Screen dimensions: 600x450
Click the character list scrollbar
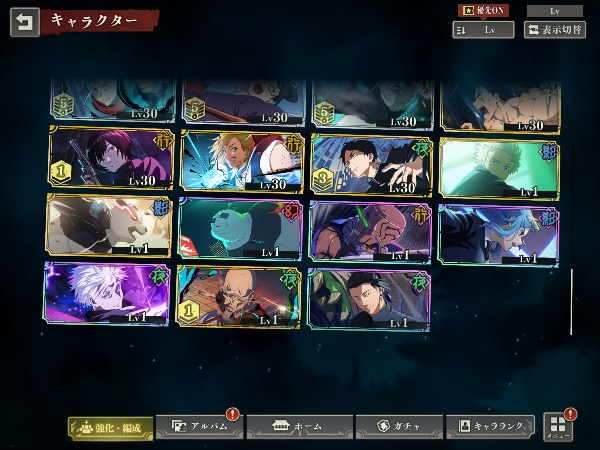pyautogui.click(x=571, y=300)
